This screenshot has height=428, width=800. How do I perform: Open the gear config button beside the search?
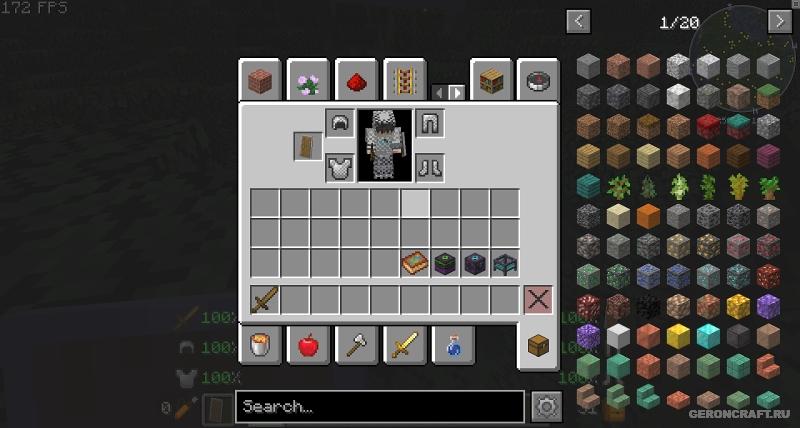pyautogui.click(x=545, y=407)
